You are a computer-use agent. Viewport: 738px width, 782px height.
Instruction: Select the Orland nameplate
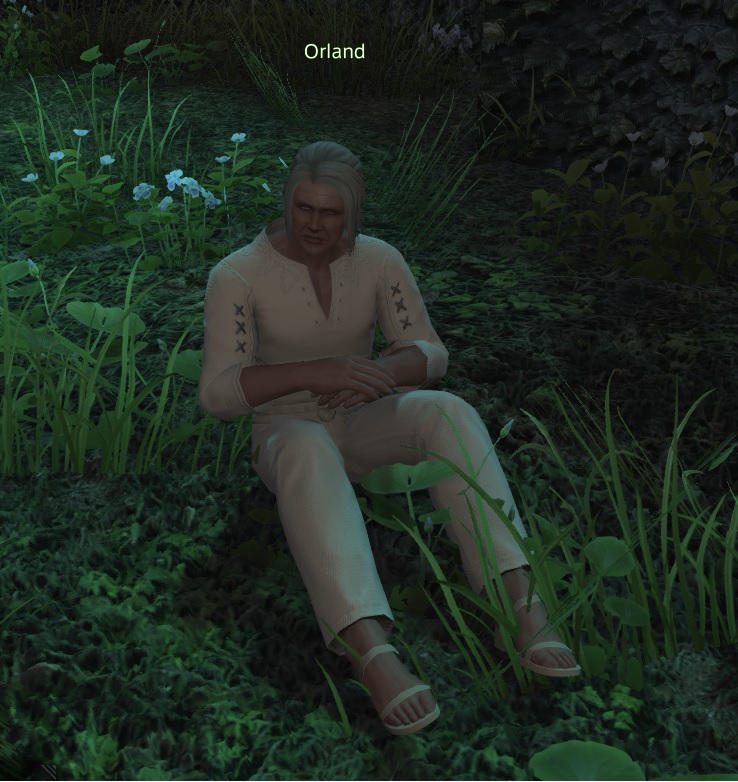click(334, 51)
